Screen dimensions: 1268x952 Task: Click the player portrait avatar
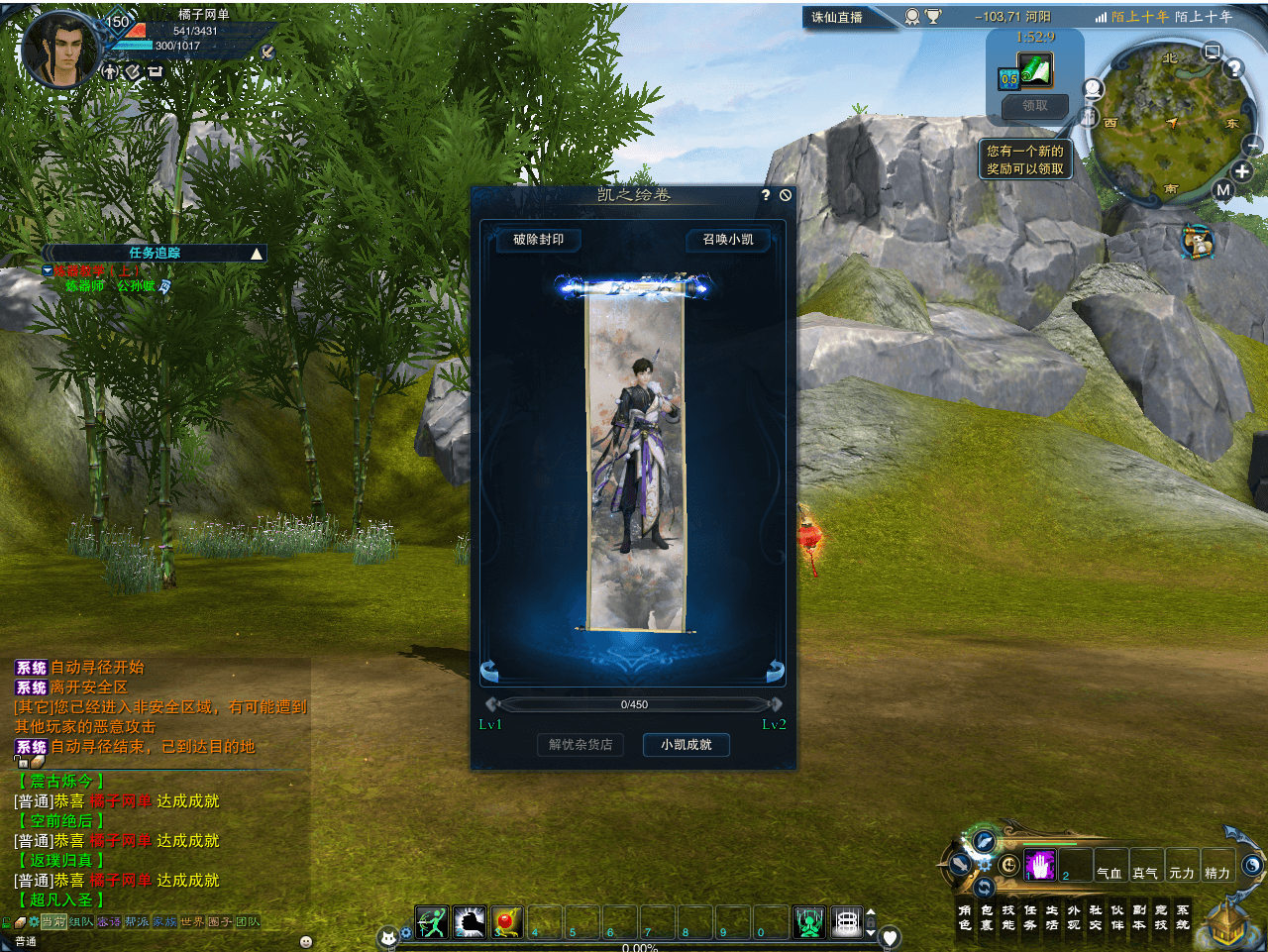click(x=61, y=52)
